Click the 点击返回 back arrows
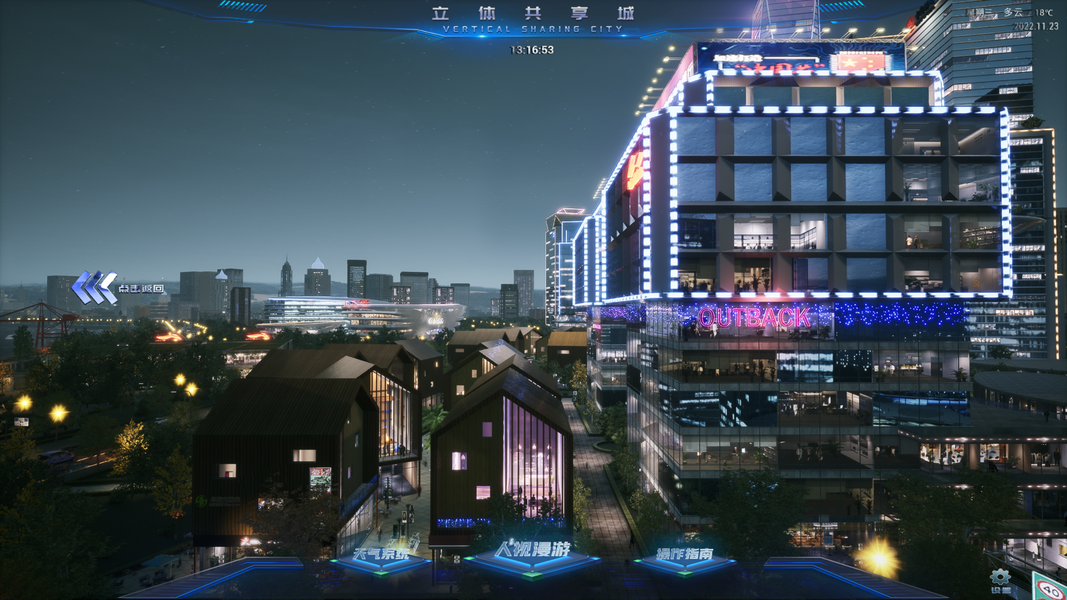1067x600 pixels. pyautogui.click(x=96, y=287)
